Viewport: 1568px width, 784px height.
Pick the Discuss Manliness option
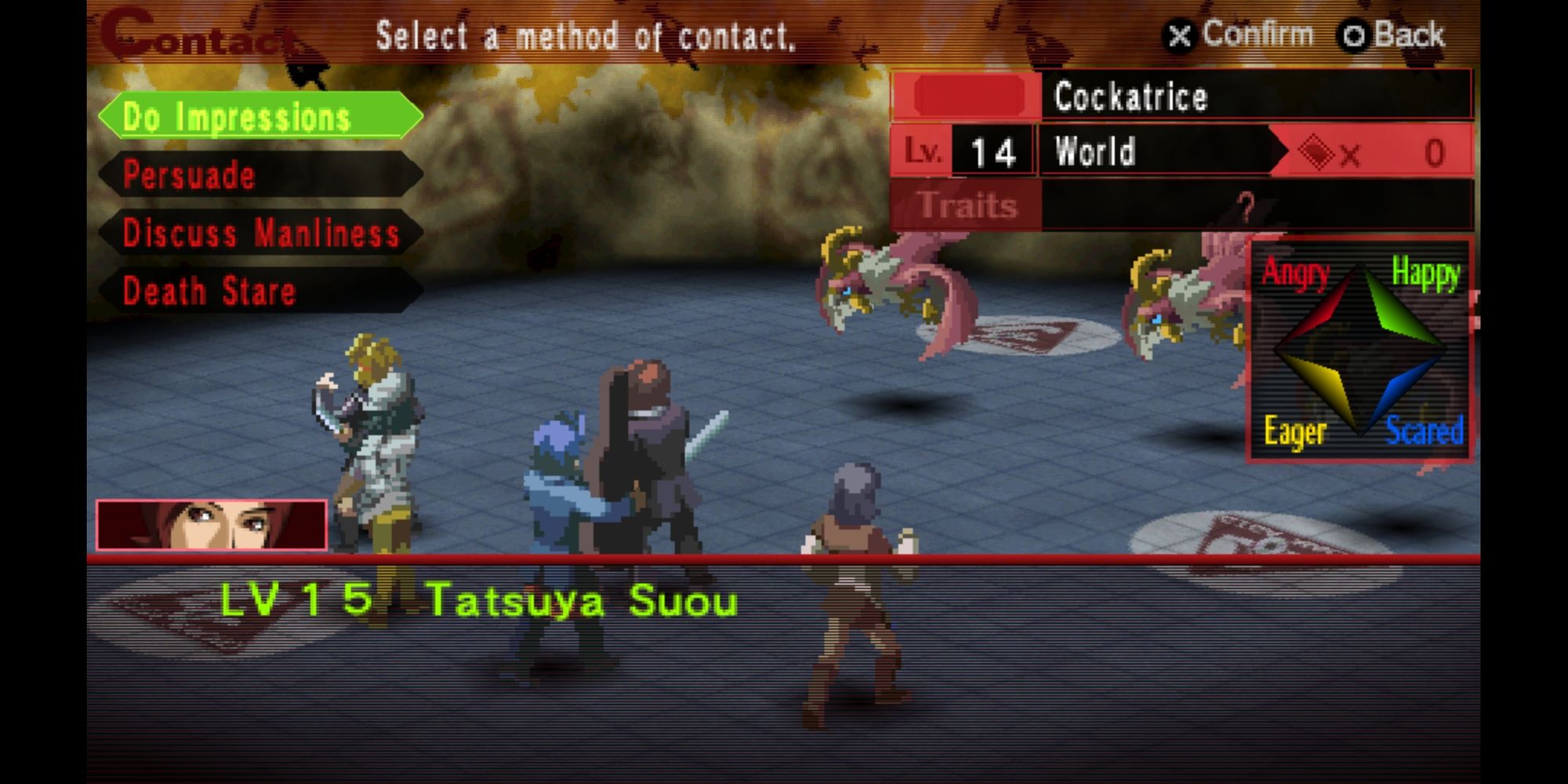260,233
